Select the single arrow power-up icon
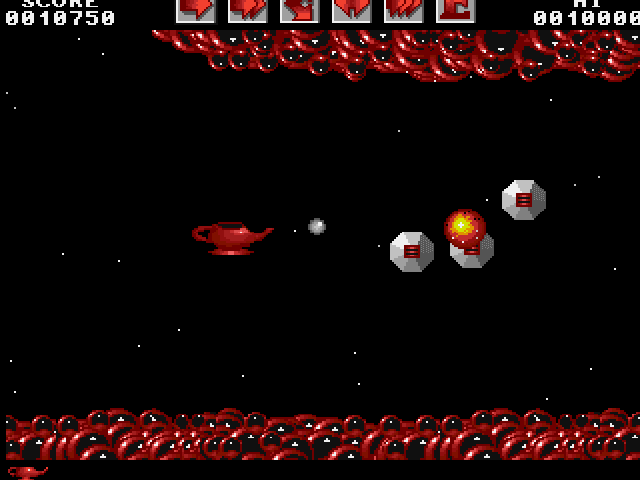 click(x=196, y=10)
